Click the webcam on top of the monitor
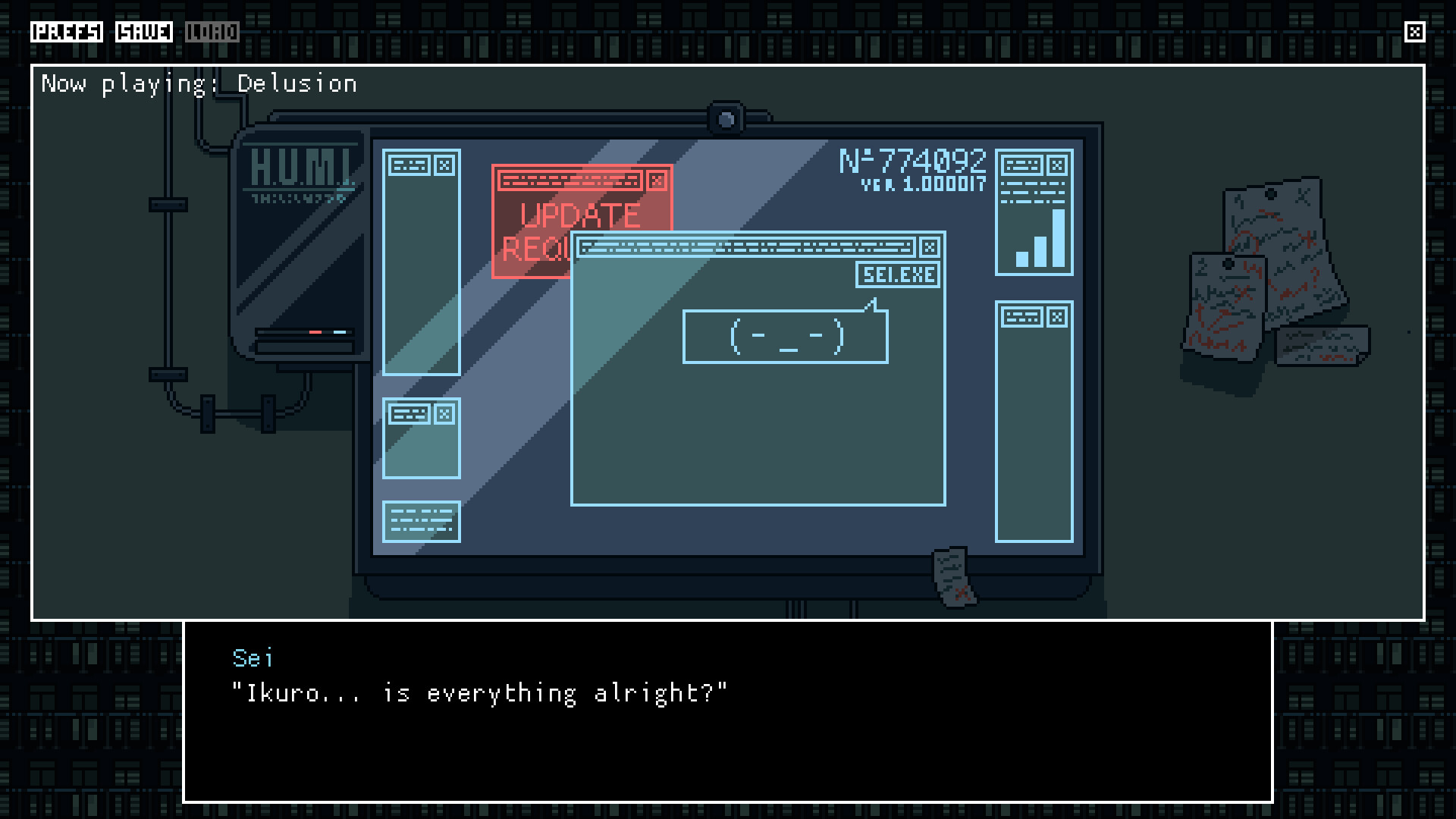This screenshot has width=1456, height=819. [726, 118]
